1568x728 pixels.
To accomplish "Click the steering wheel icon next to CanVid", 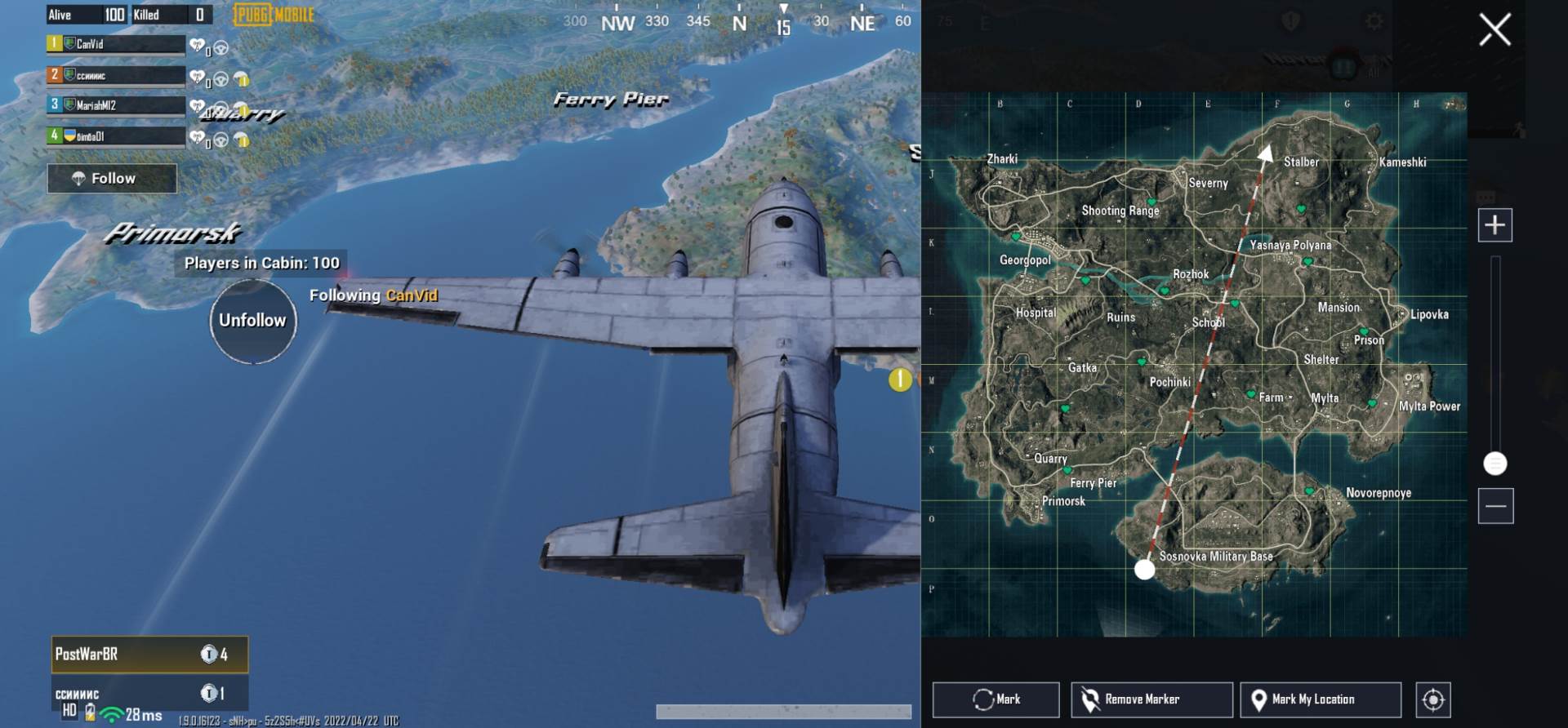I will [x=220, y=47].
